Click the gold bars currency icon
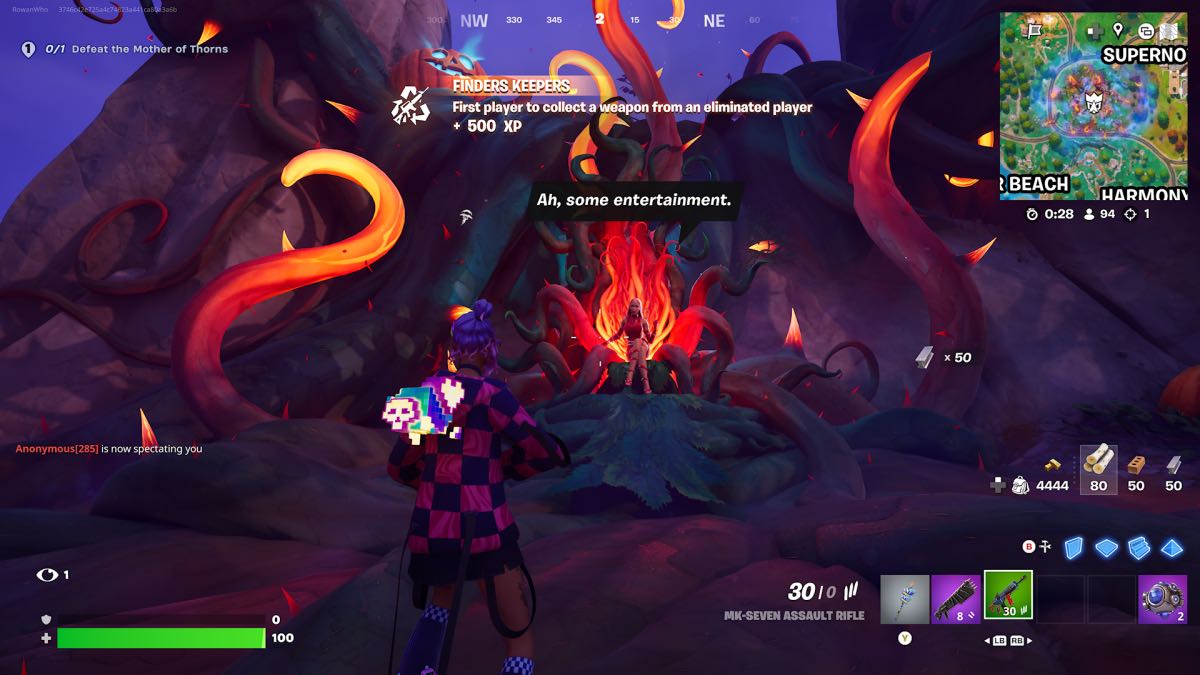 coord(1052,465)
